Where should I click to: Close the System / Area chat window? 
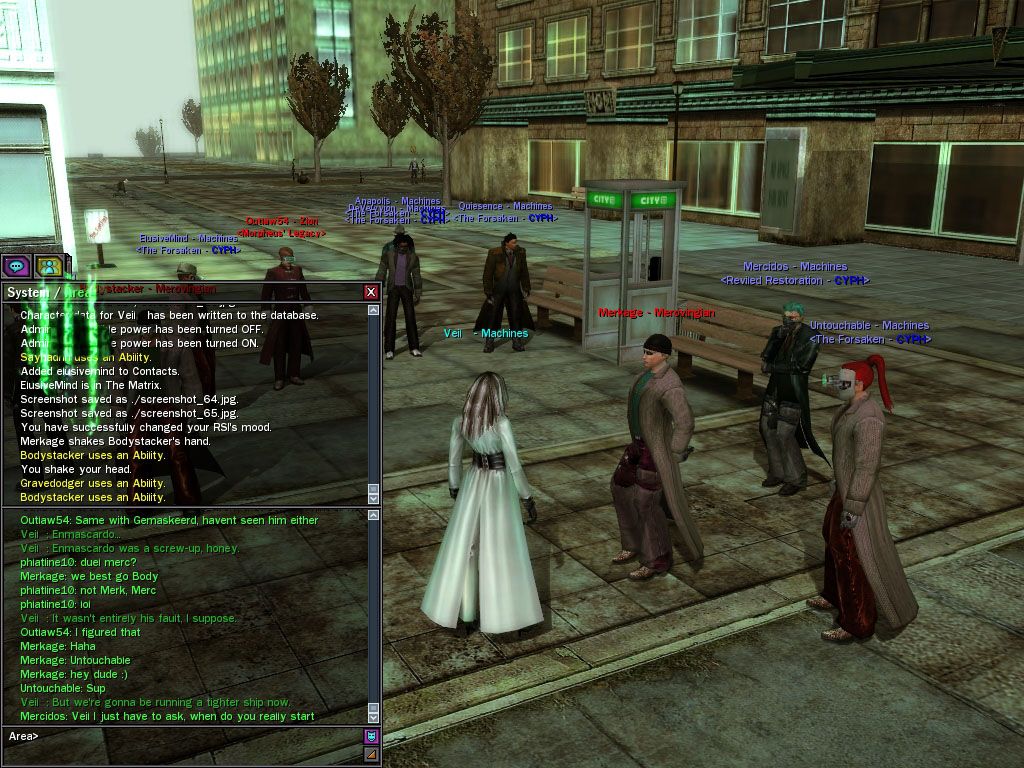371,292
